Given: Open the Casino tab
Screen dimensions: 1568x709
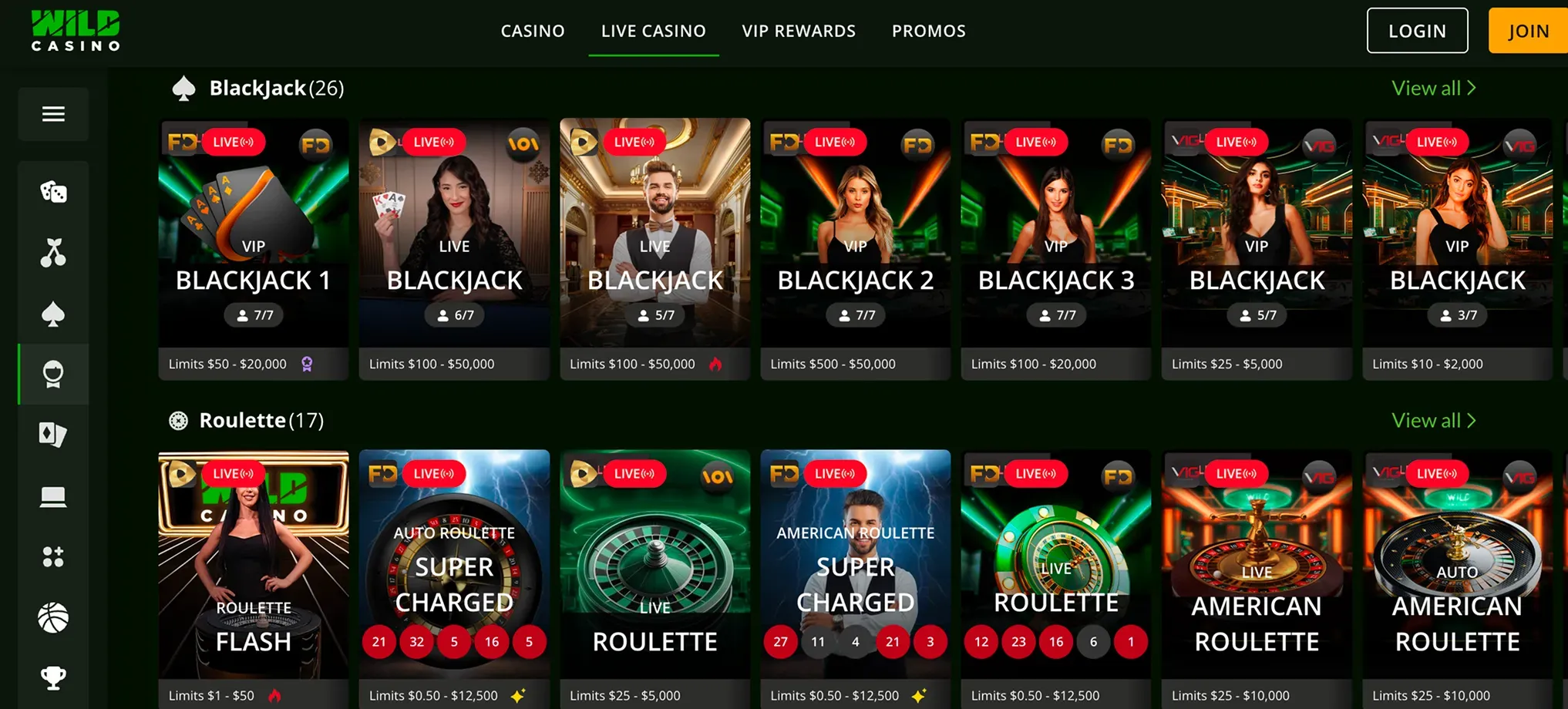Looking at the screenshot, I should point(533,31).
